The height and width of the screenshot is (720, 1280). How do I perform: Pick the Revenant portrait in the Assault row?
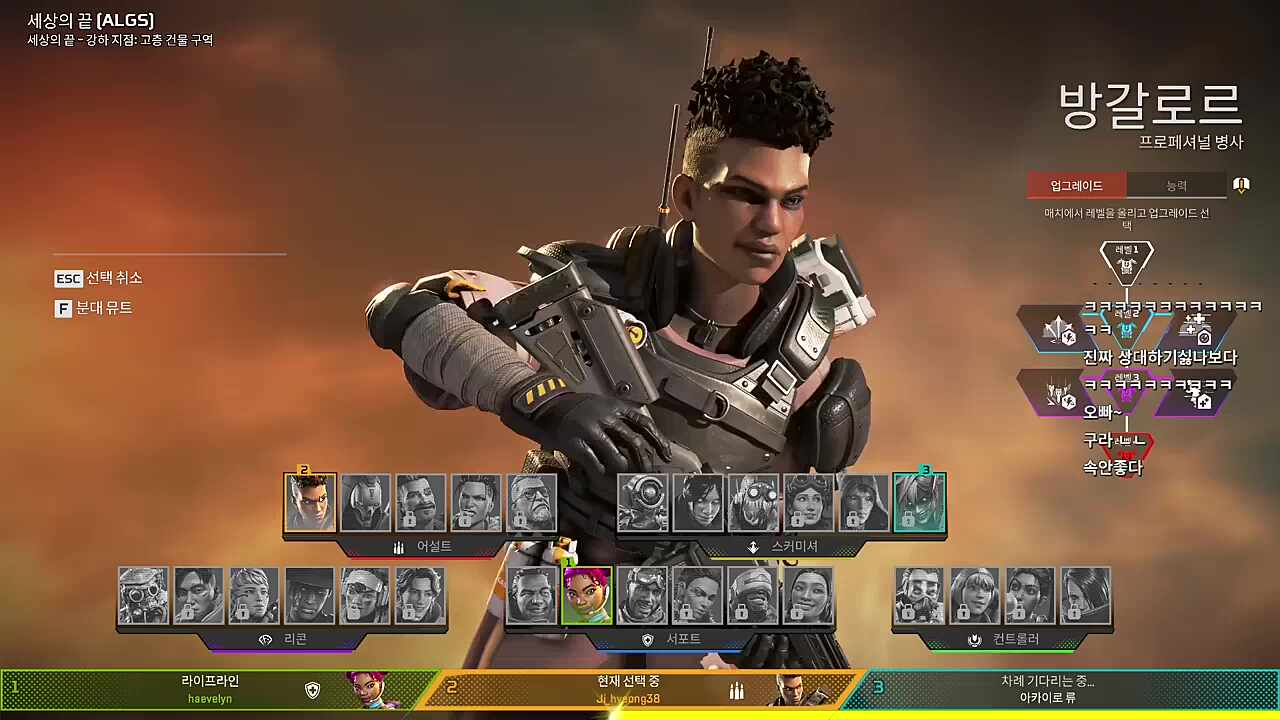[x=365, y=502]
